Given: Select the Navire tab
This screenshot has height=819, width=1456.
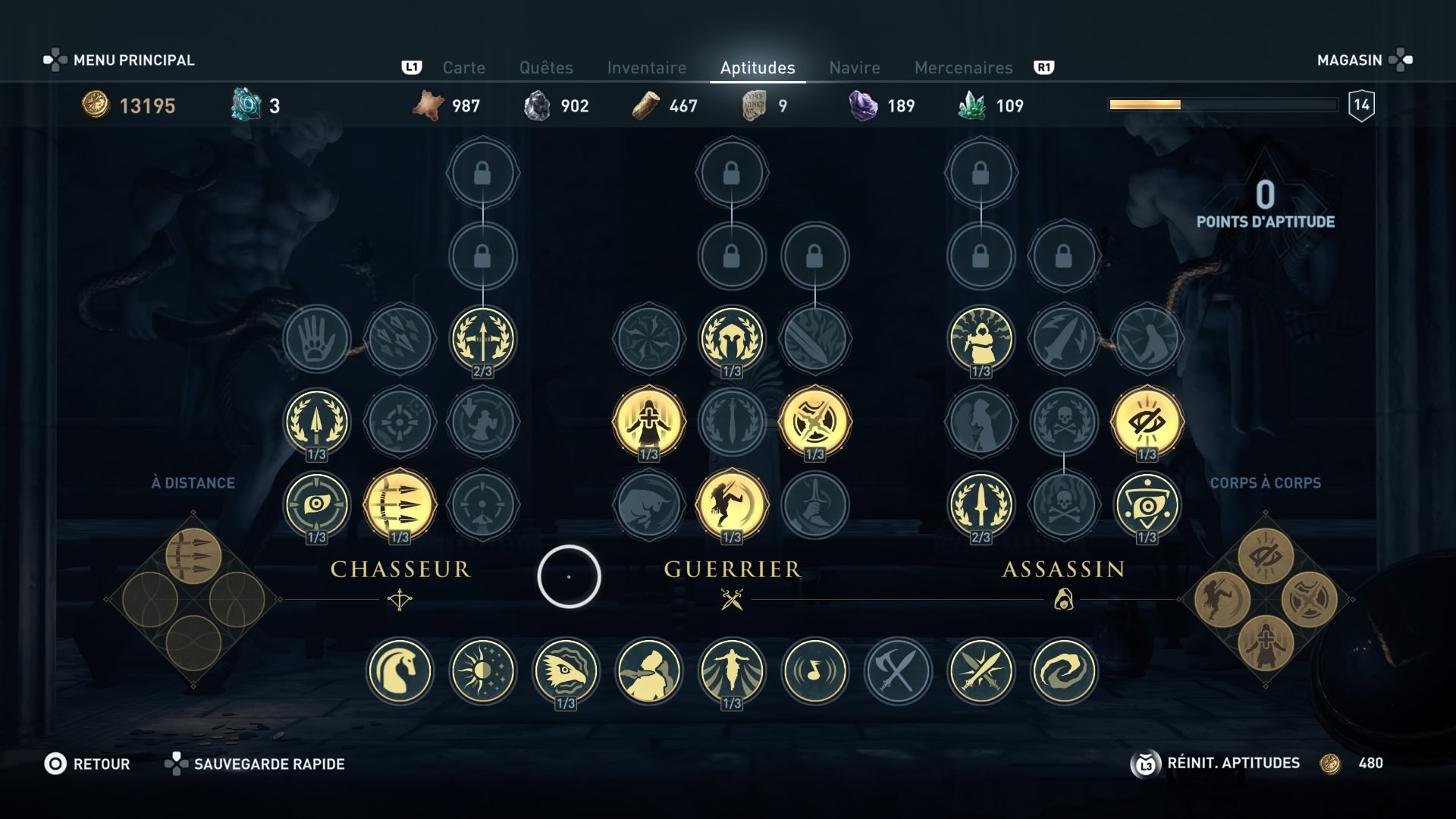Looking at the screenshot, I should coord(854,67).
